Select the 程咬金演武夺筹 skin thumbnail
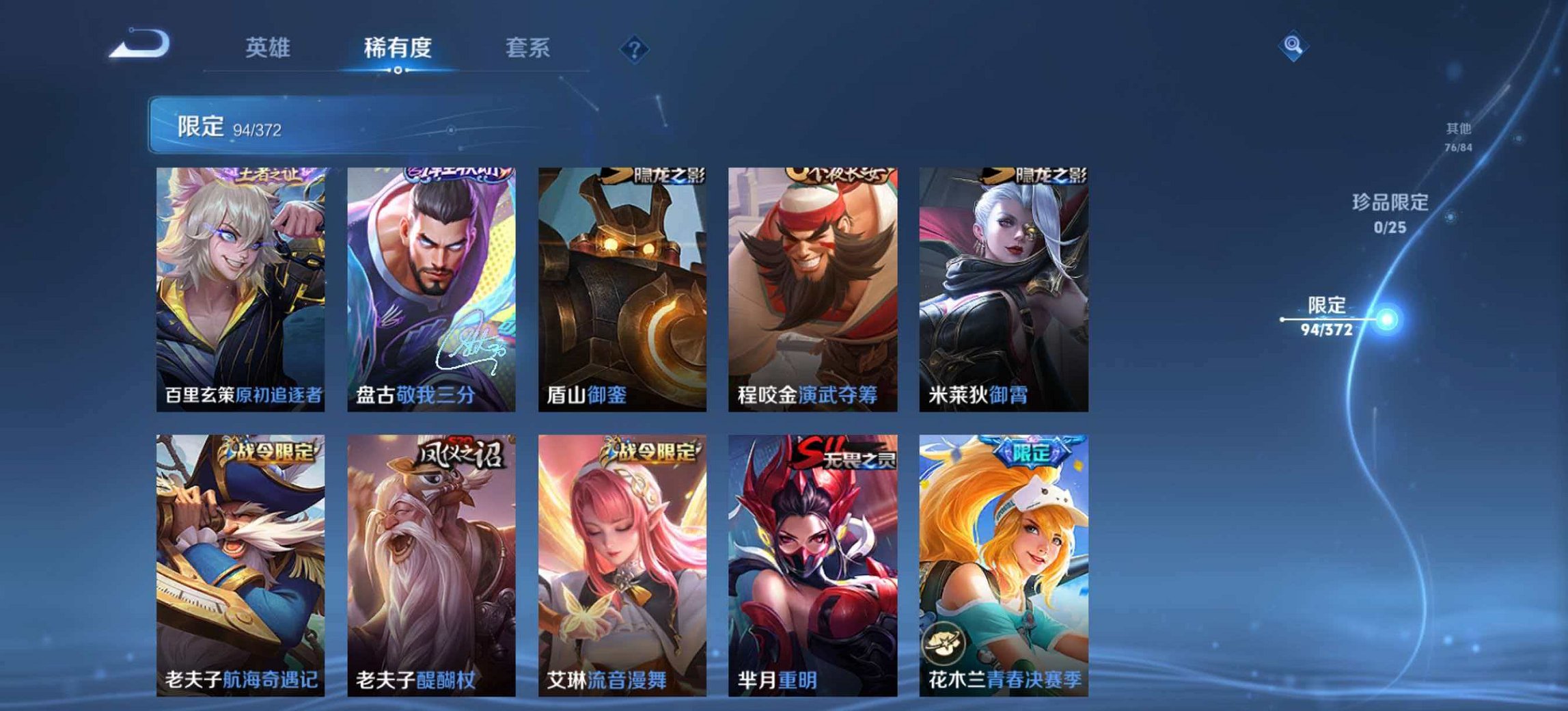Screen dimensions: 1568x711 pyautogui.click(x=813, y=287)
